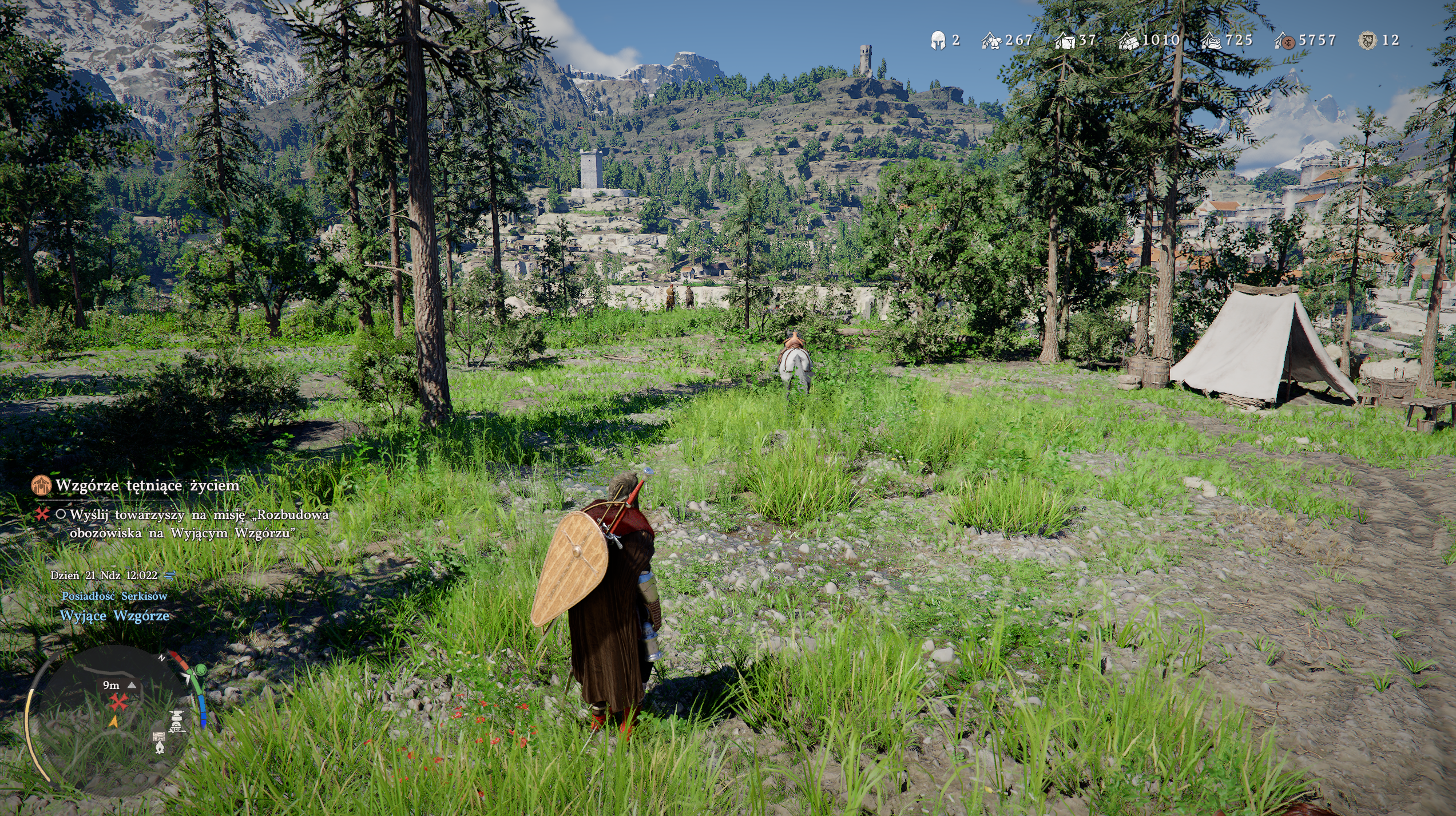1456x816 pixels.
Task: Click the green horse head icon by minimap
Action: coord(200,670)
